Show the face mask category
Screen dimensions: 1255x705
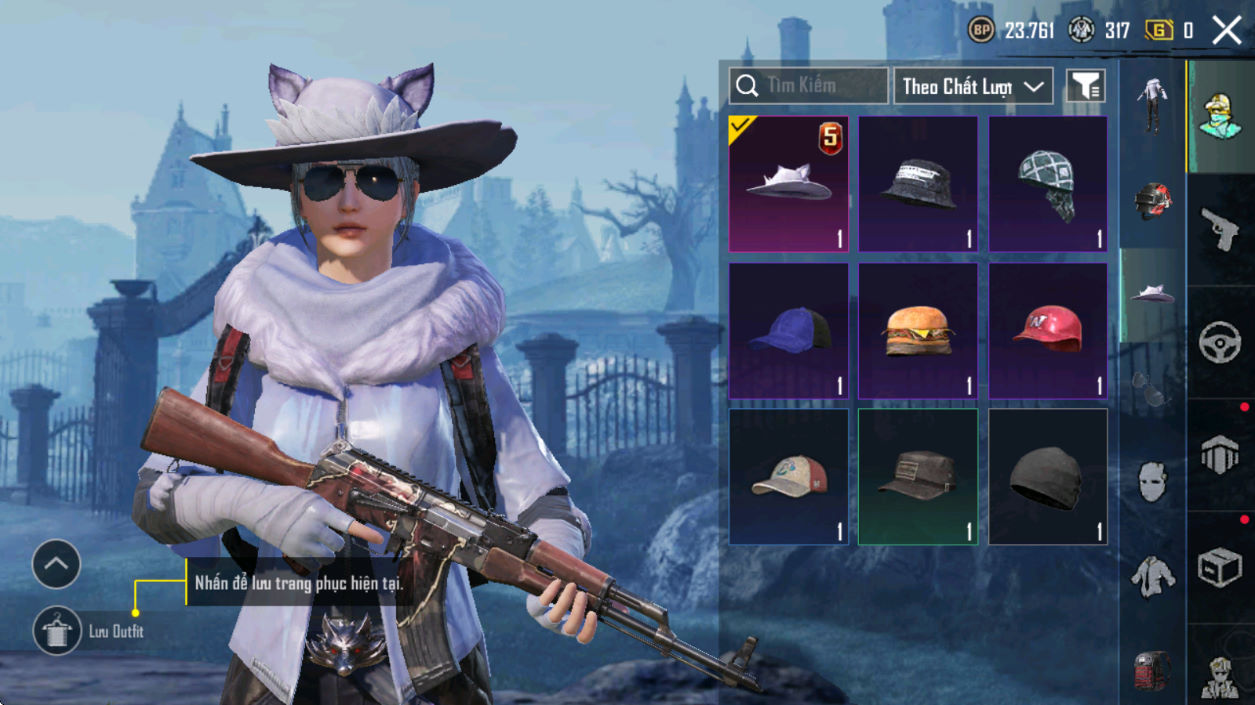pyautogui.click(x=1152, y=481)
